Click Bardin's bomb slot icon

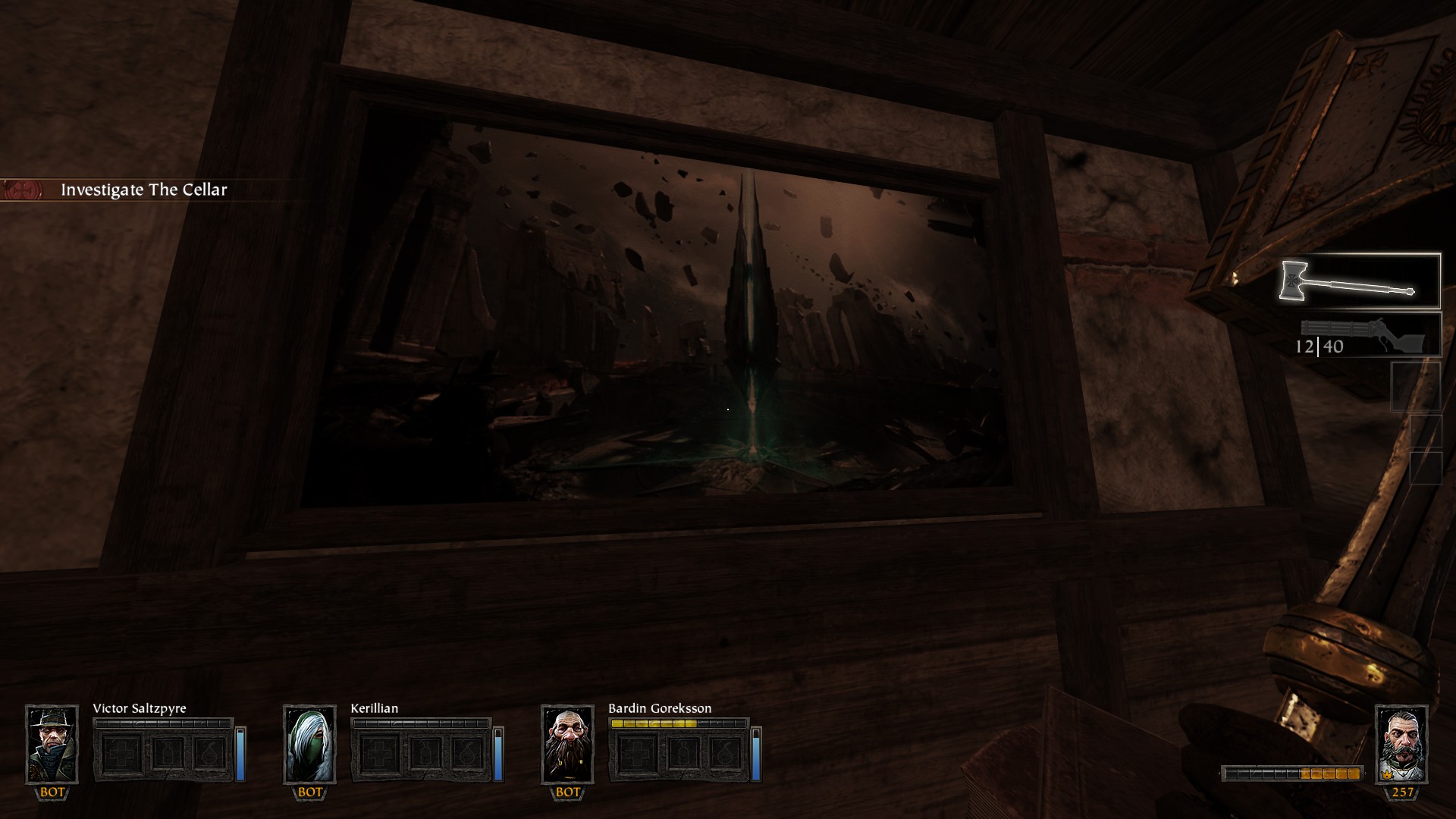724,752
